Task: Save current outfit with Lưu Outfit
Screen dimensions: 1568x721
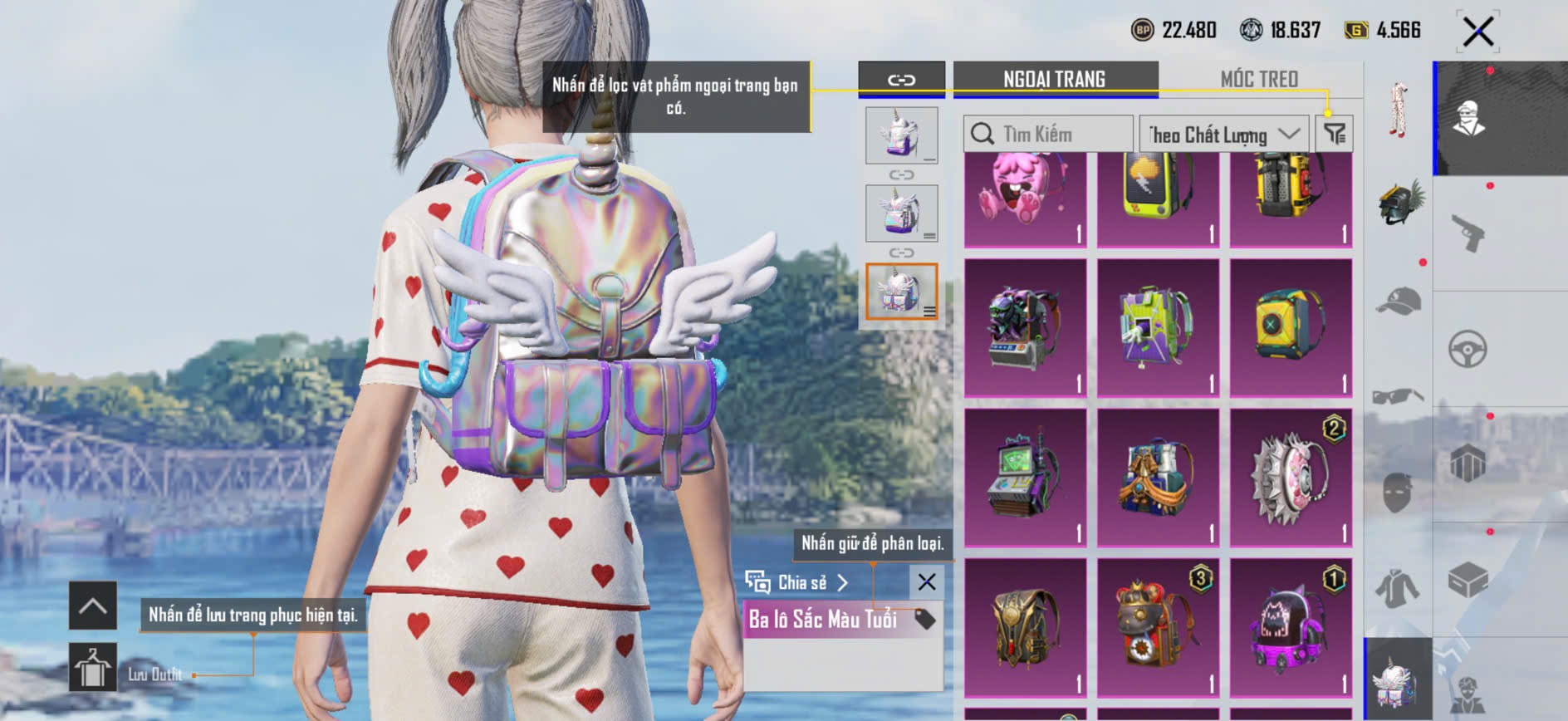Action: pos(93,667)
